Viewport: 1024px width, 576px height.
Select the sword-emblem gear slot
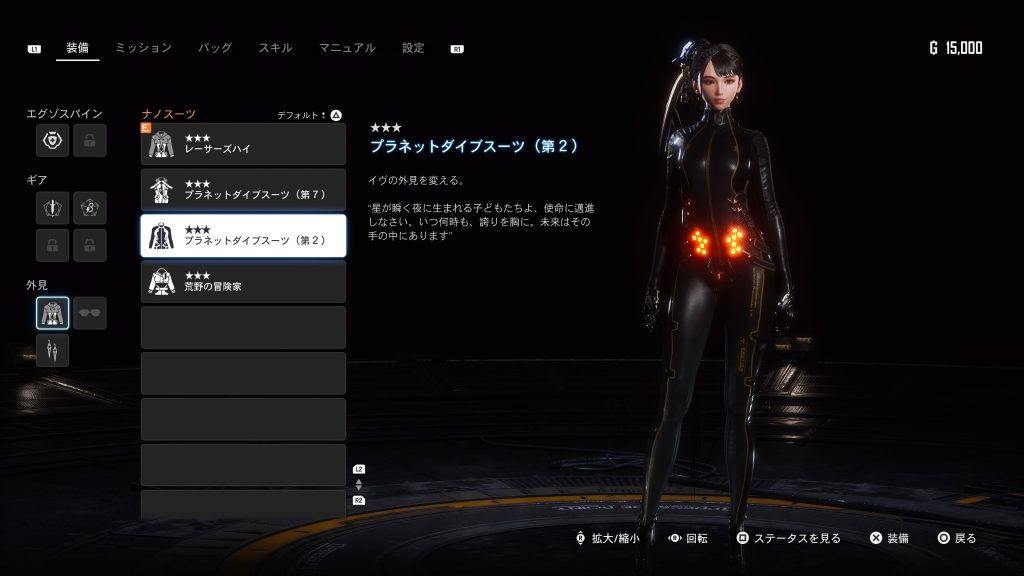[x=53, y=208]
